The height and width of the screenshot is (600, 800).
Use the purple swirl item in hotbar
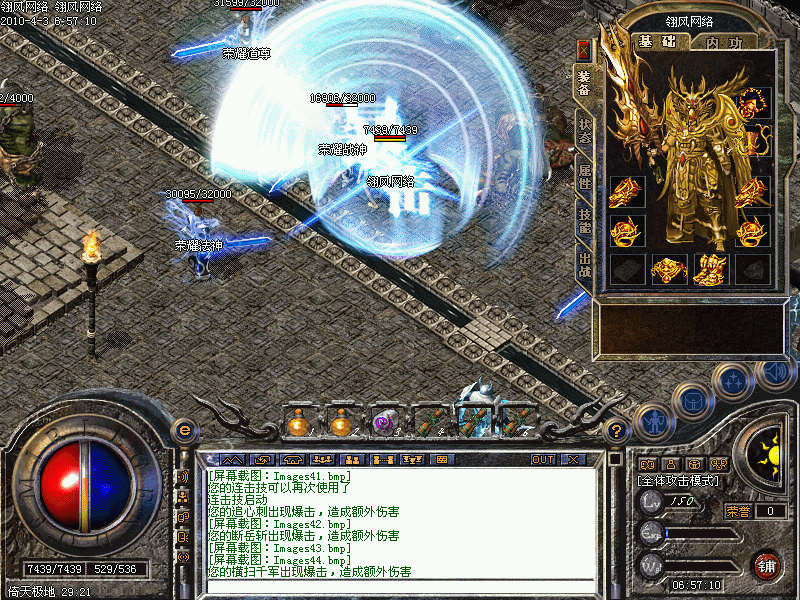coord(384,422)
